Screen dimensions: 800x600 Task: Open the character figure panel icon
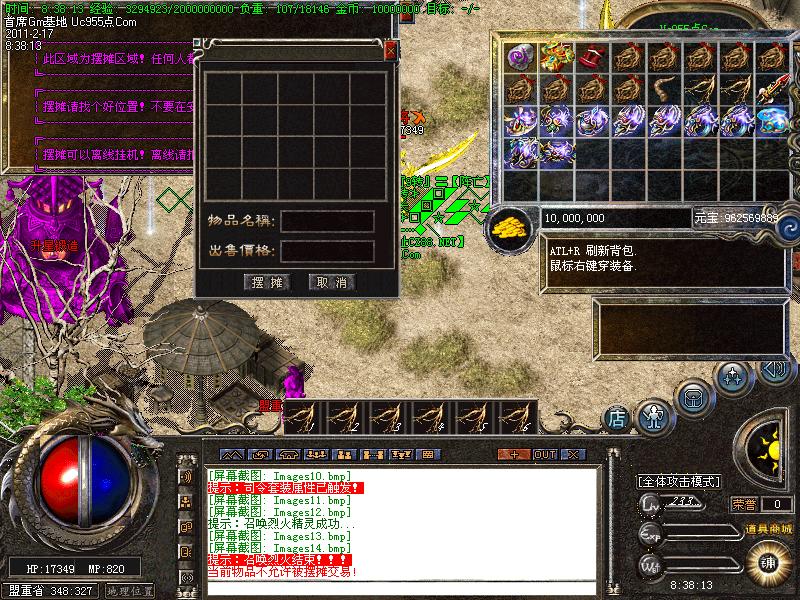[x=653, y=413]
